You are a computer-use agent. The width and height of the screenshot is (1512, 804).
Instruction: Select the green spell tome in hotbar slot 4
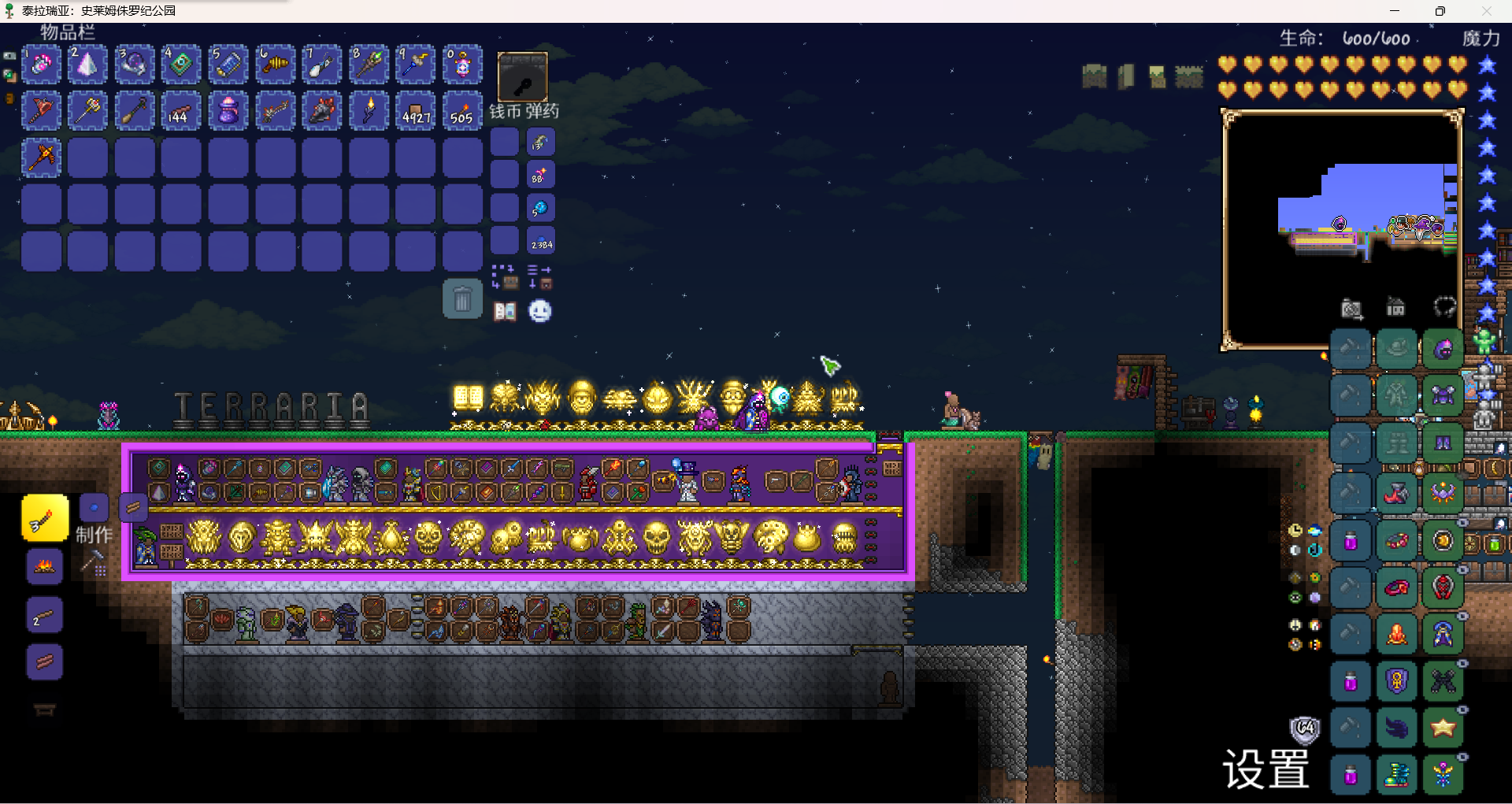coord(181,65)
